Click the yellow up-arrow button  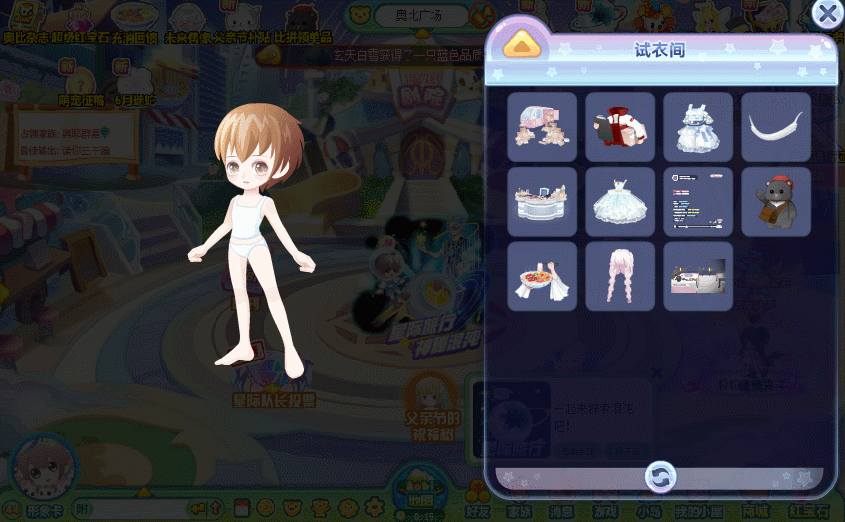pos(522,46)
